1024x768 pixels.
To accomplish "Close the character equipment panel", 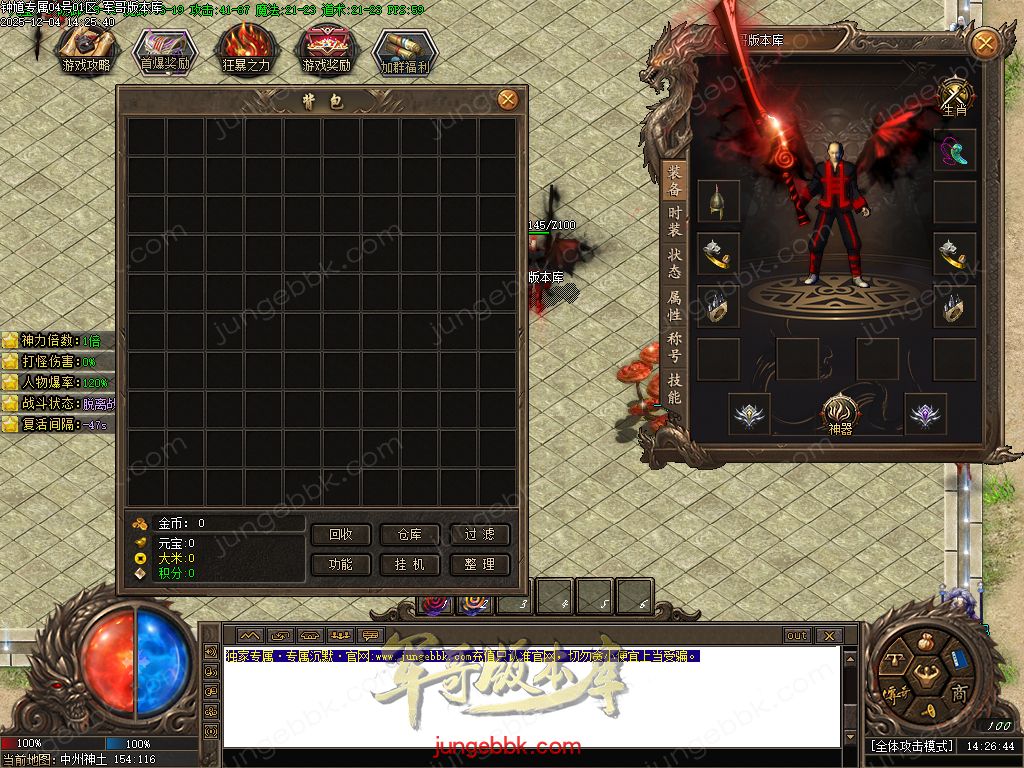I will click(x=985, y=43).
